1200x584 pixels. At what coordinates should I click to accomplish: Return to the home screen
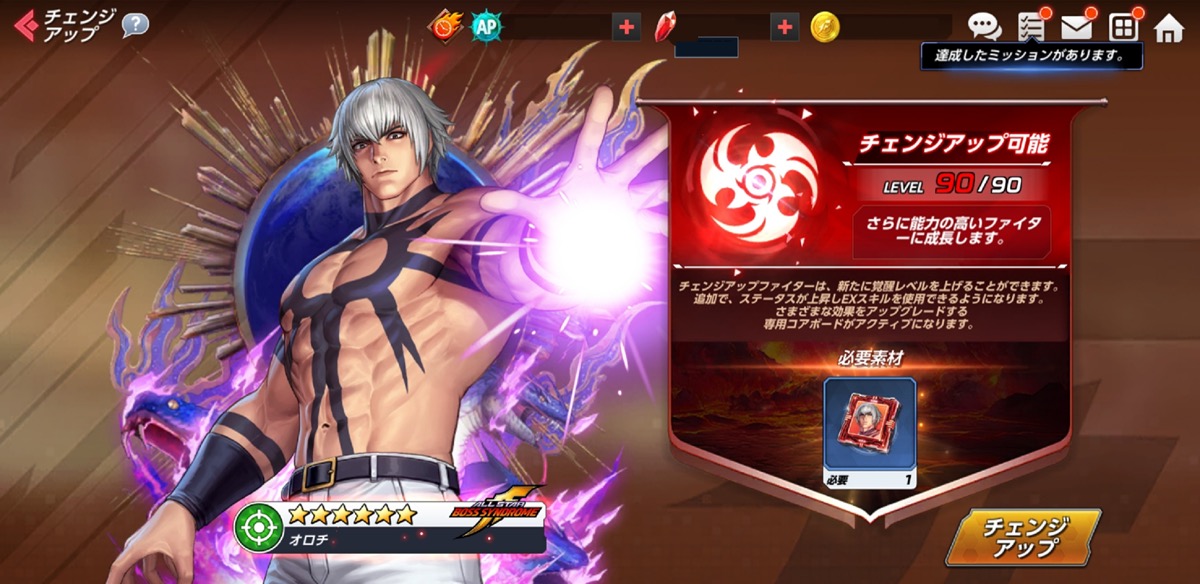click(1168, 28)
